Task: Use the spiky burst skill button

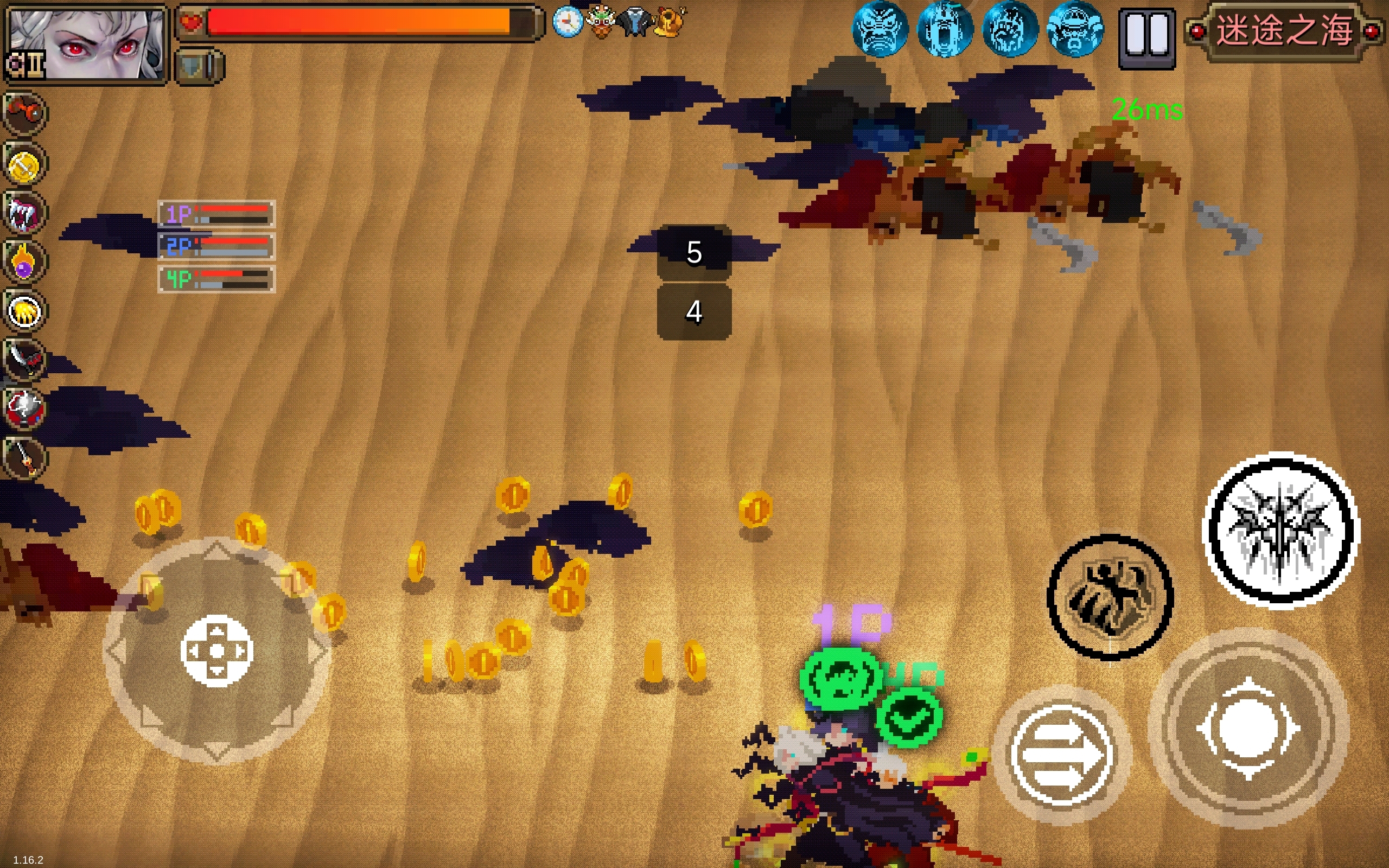Action: [x=1280, y=530]
